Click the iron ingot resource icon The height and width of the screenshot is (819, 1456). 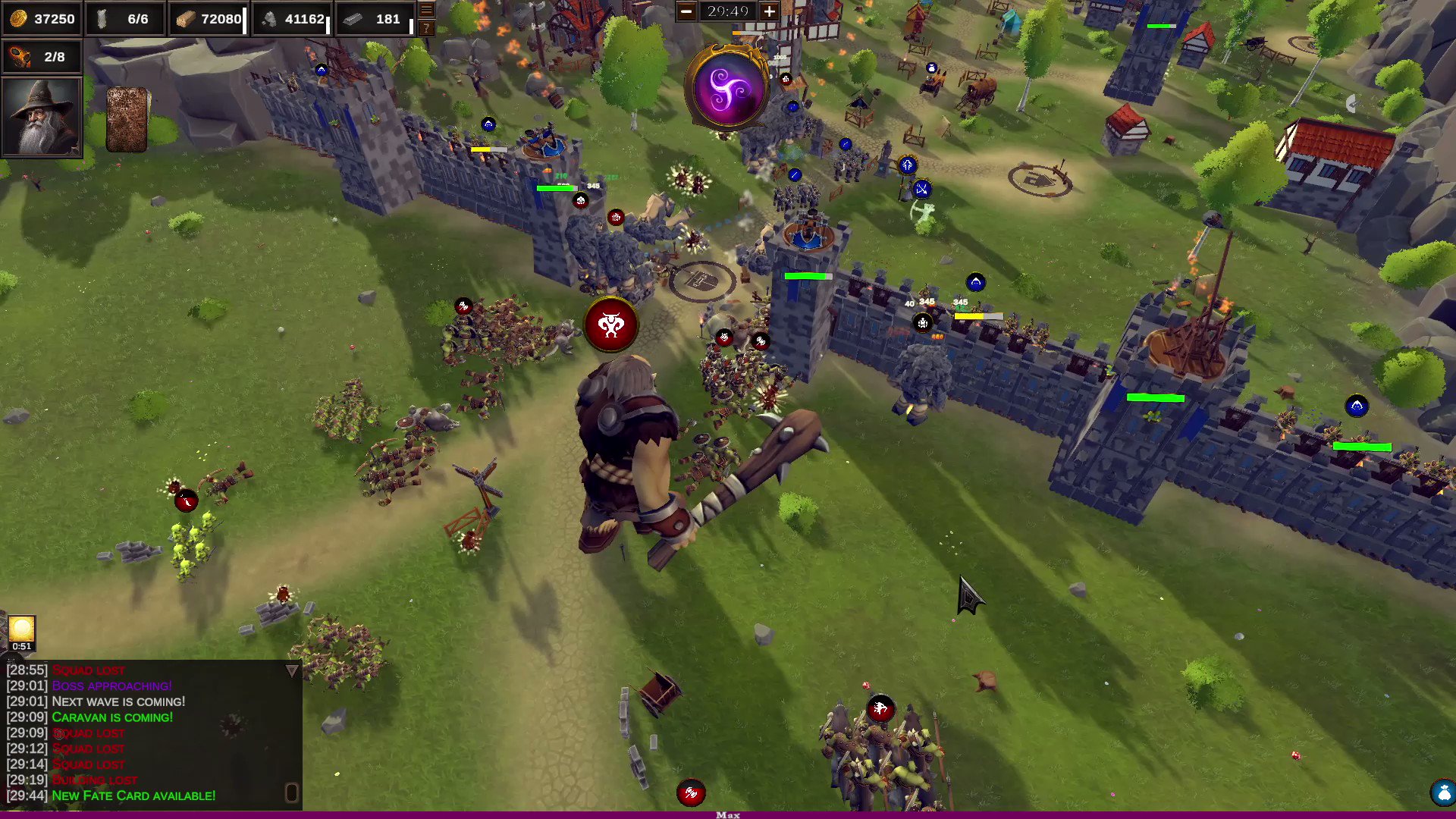coord(351,19)
